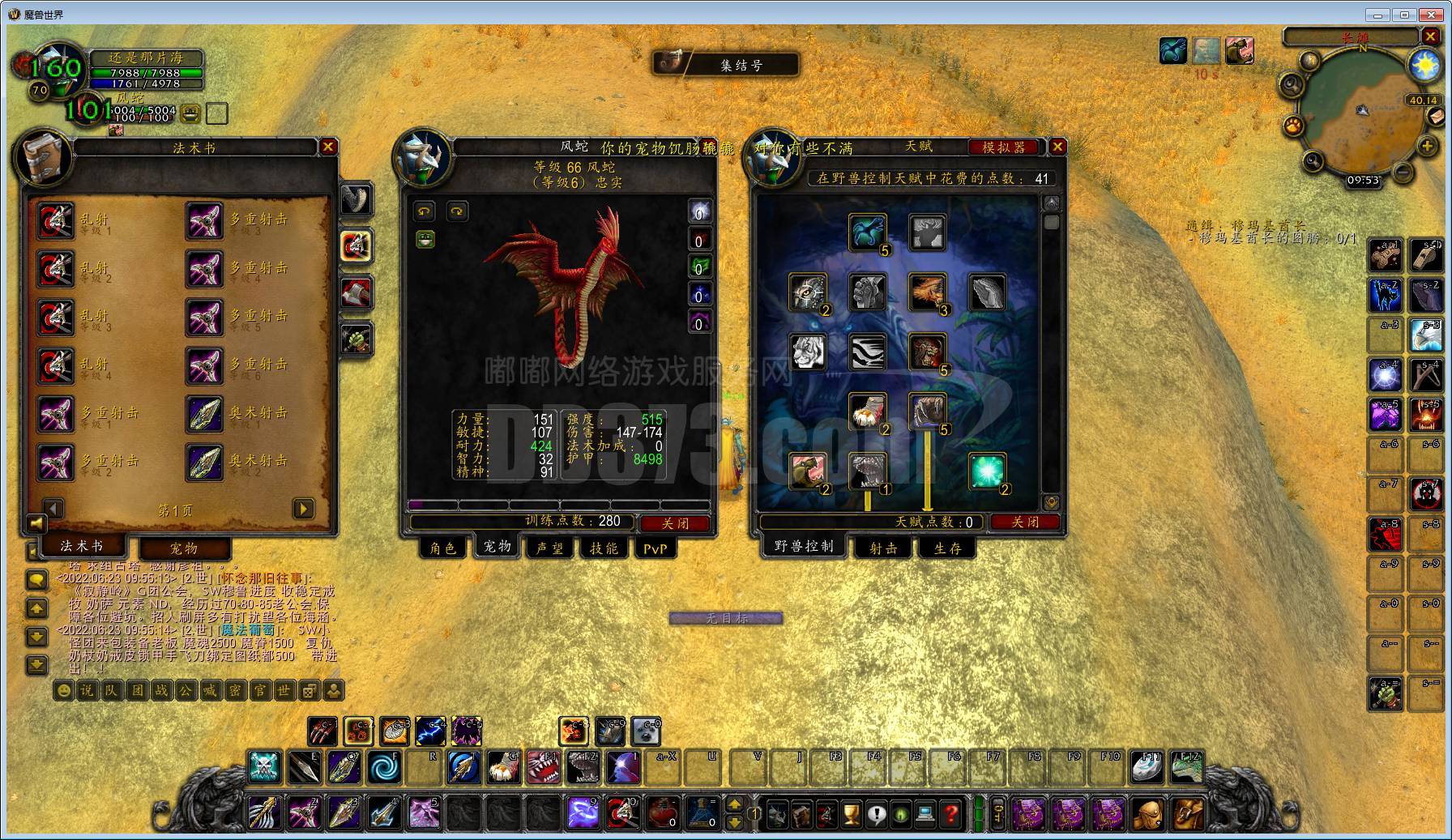This screenshot has height=840, width=1452.
Task: Go to next spellbook page
Action: (303, 509)
